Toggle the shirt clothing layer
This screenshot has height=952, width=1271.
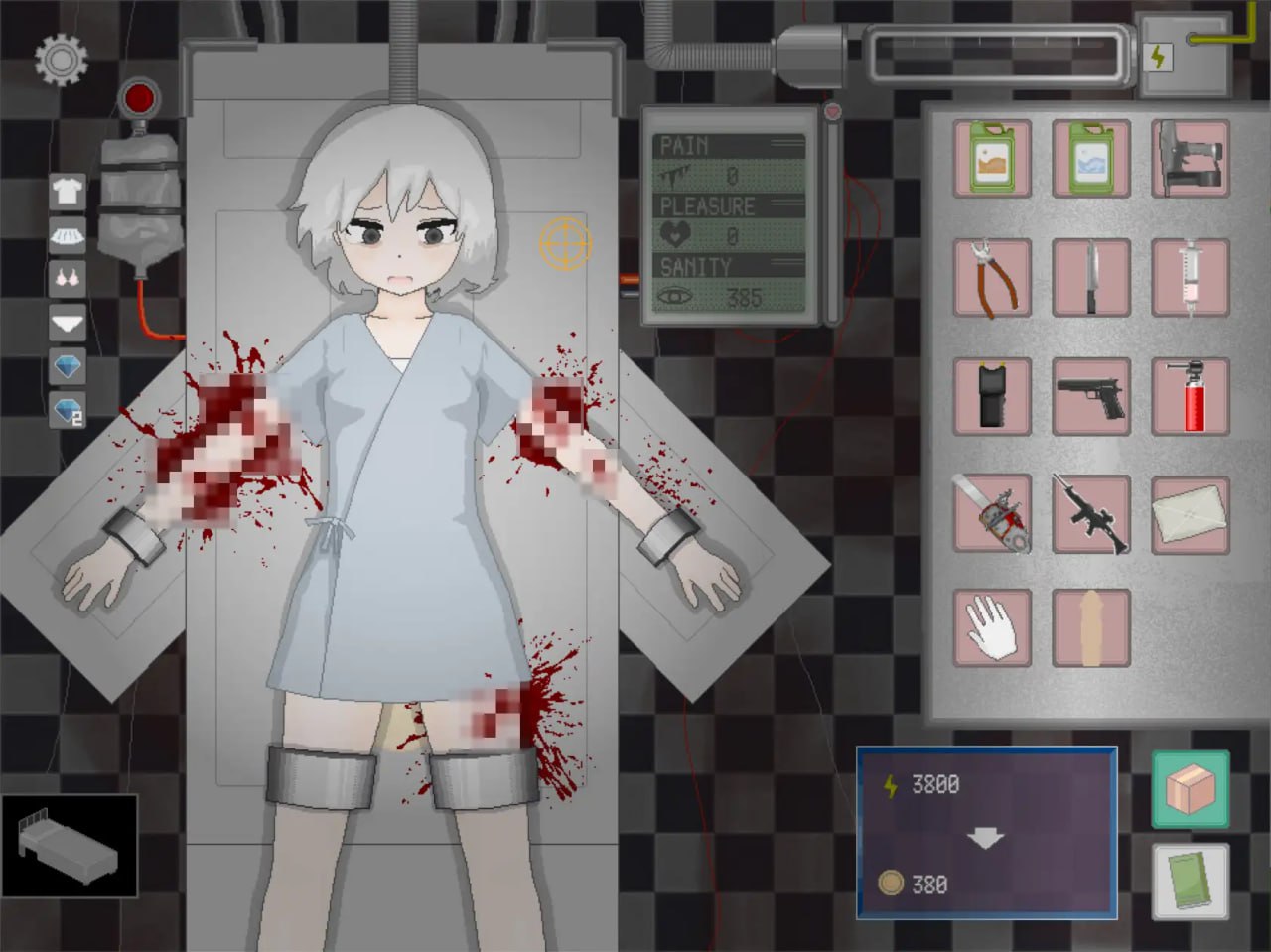66,191
